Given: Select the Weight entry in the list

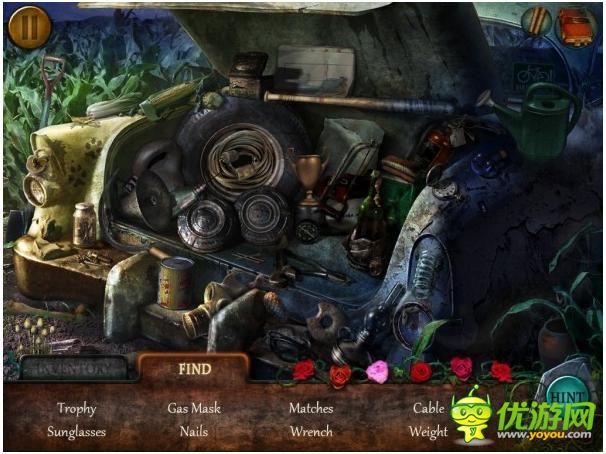Looking at the screenshot, I should click(428, 432).
